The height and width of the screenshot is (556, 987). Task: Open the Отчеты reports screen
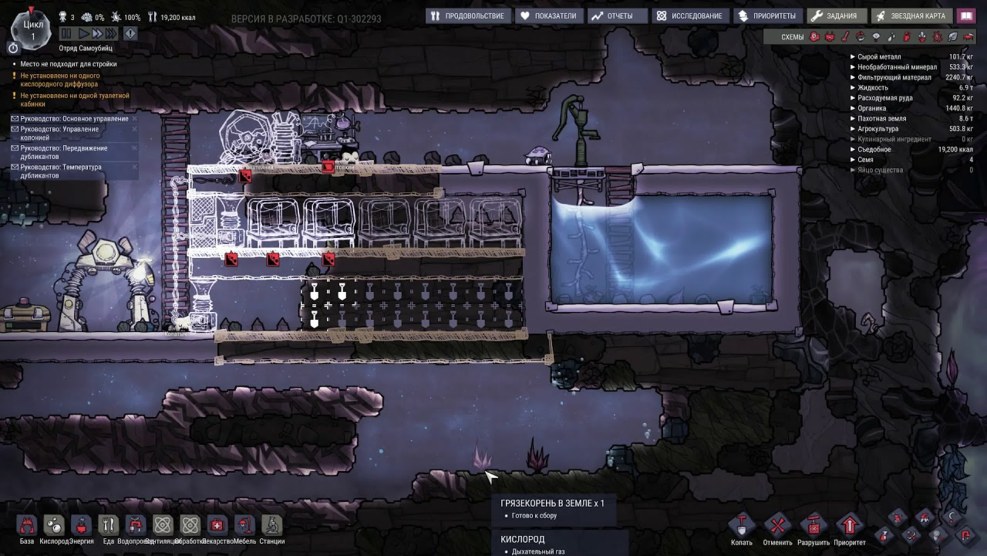pyautogui.click(x=616, y=16)
